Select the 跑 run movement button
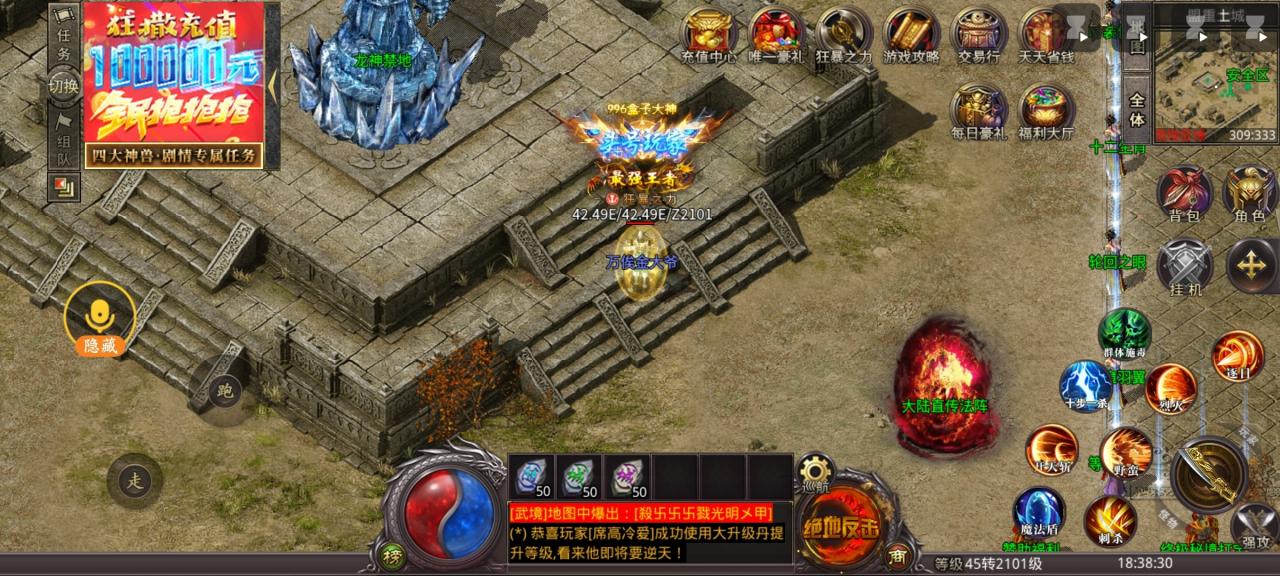This screenshot has width=1280, height=576. [x=225, y=390]
